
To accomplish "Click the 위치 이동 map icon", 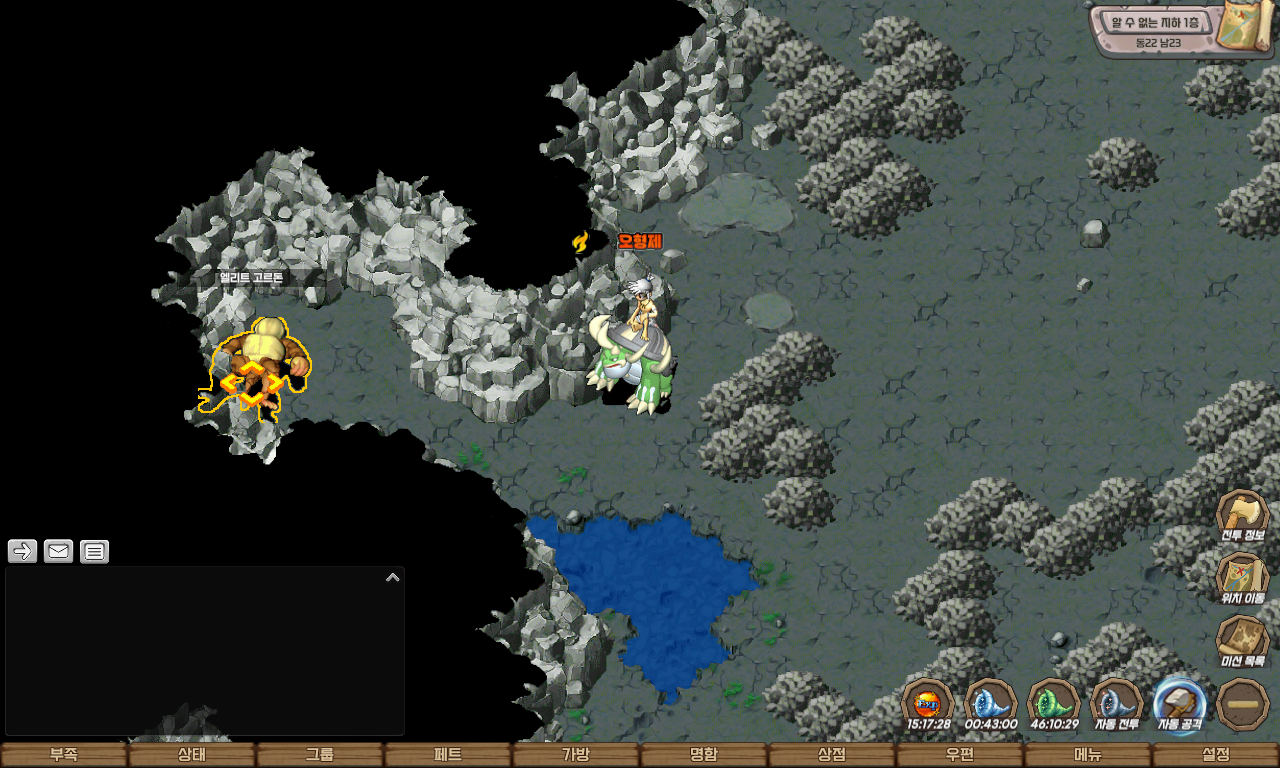I will pos(1242,577).
